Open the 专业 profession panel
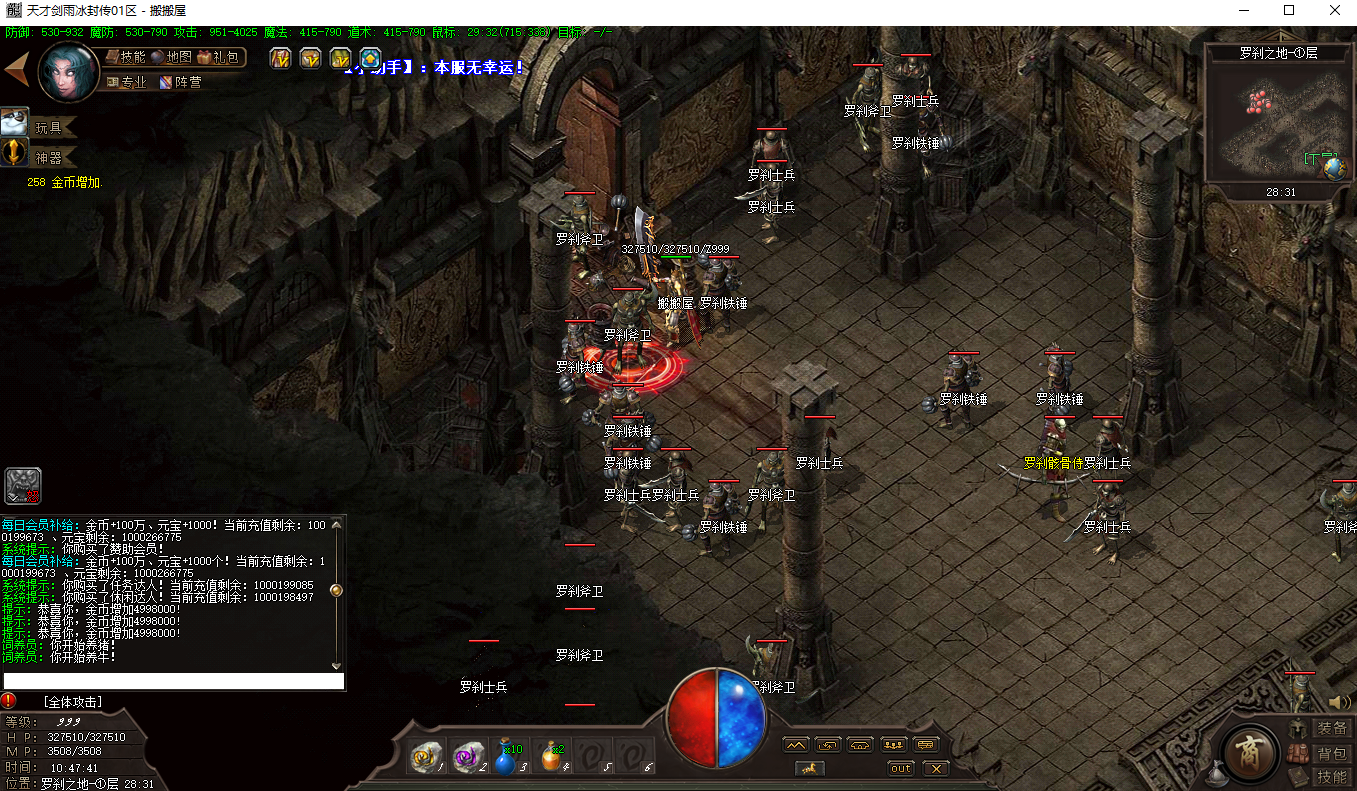 point(127,82)
